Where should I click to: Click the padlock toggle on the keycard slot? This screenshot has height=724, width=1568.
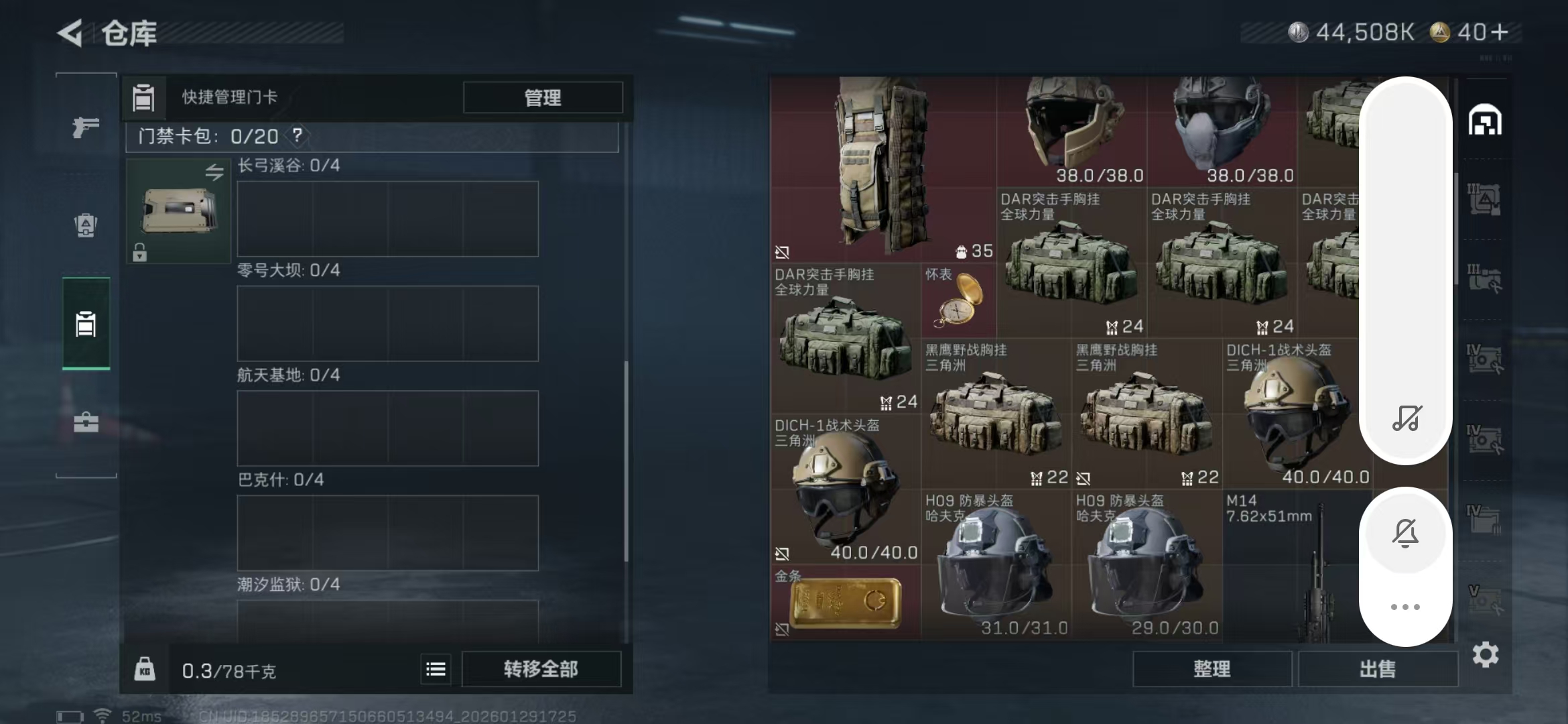coord(139,253)
